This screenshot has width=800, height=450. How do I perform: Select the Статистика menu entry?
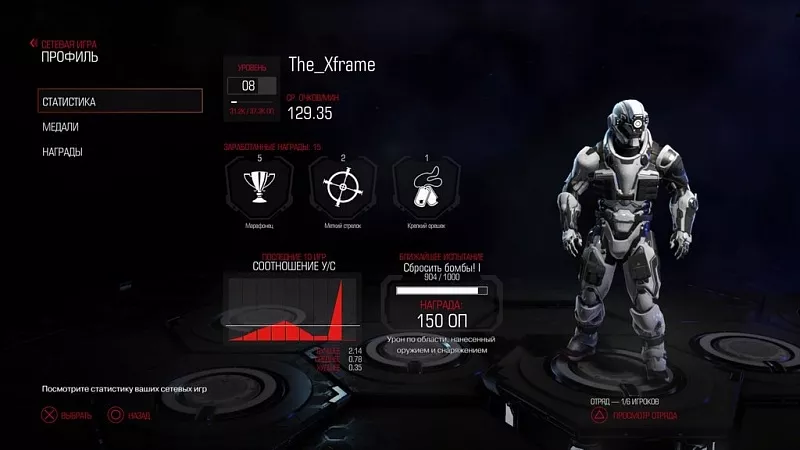click(x=119, y=101)
